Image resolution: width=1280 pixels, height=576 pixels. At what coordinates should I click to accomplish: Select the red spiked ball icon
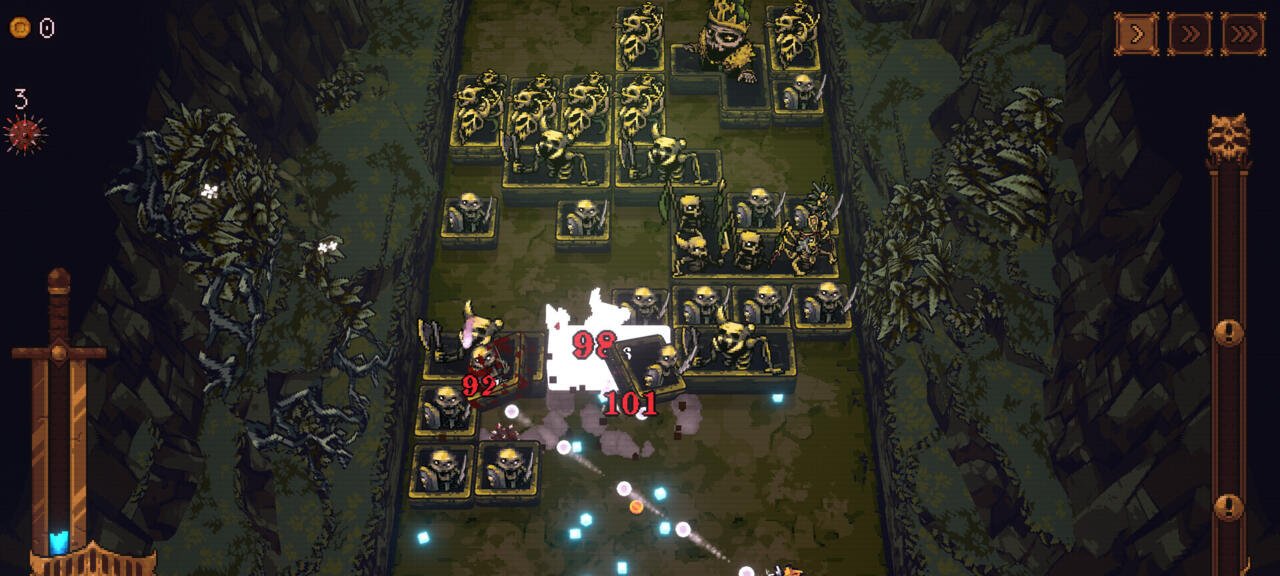coord(25,133)
